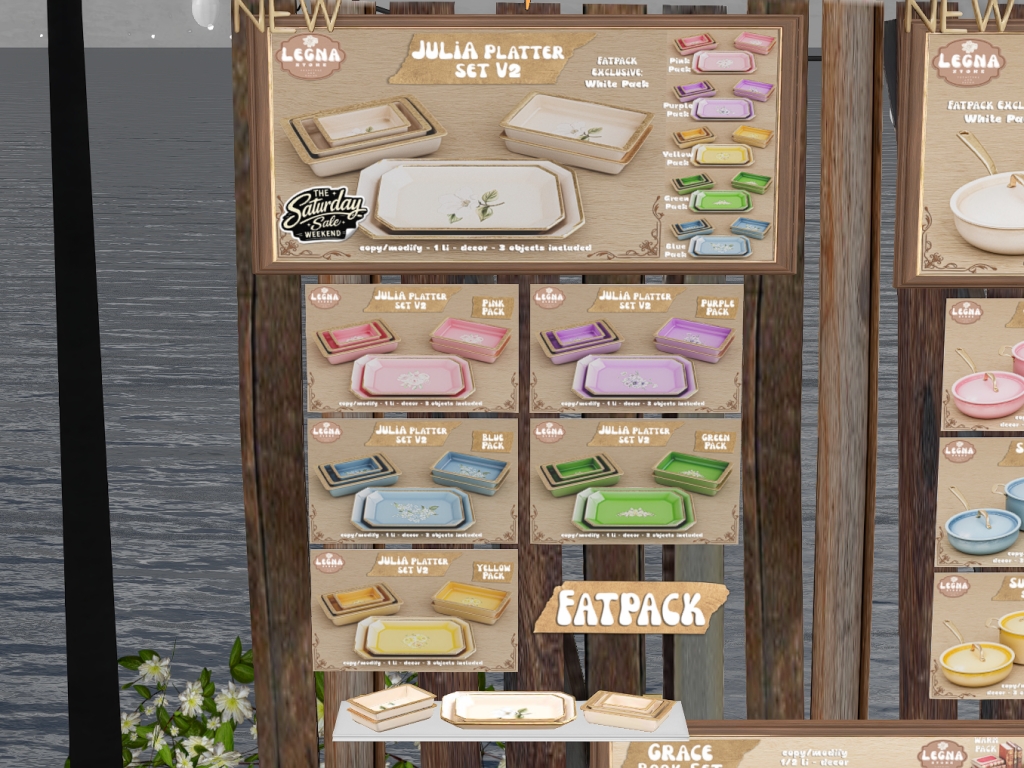
Task: Select the Pink Pack platter set vendor
Action: click(412, 348)
